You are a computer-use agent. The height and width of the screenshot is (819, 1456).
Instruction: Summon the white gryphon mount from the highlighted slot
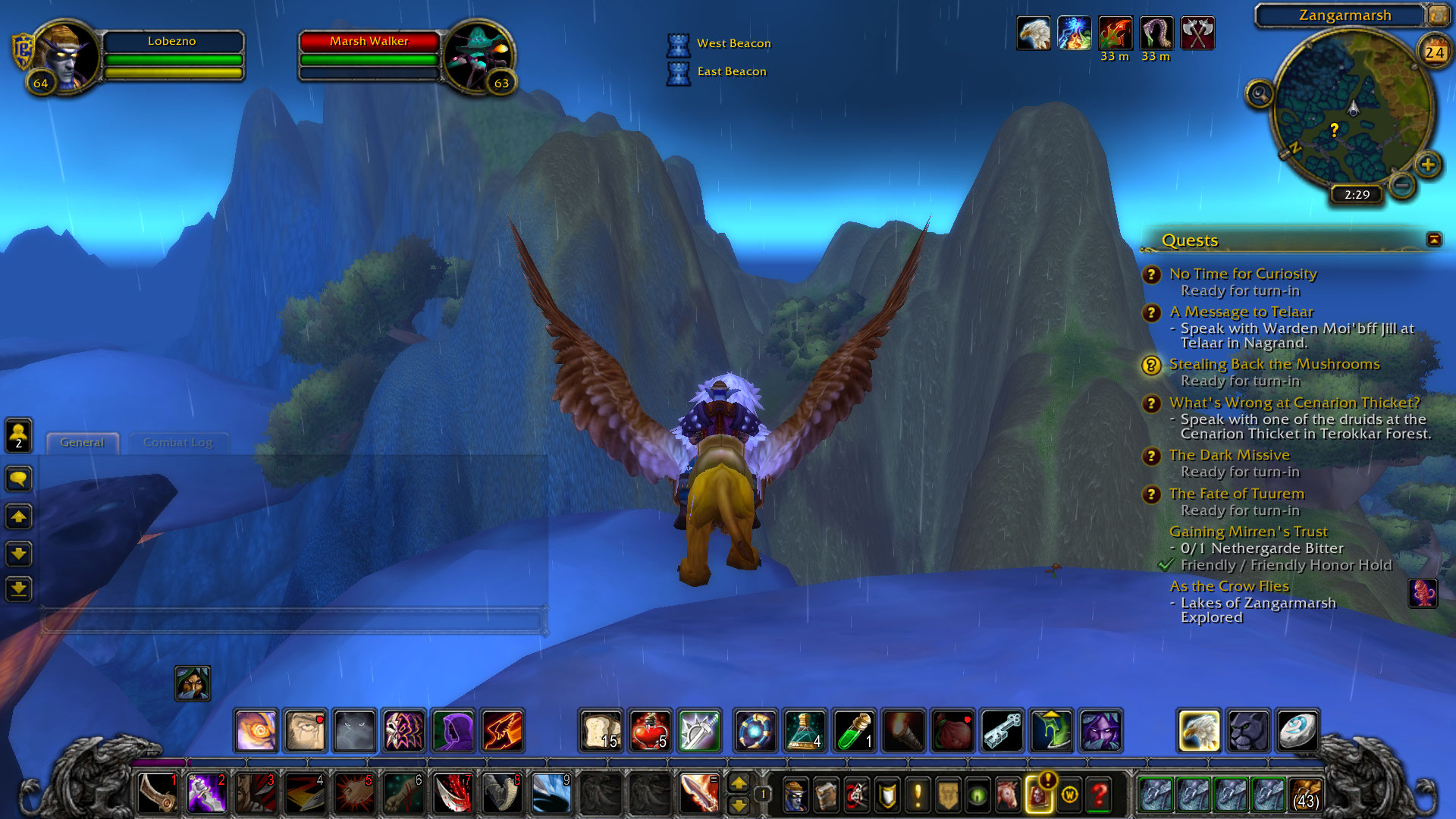pos(1199,731)
